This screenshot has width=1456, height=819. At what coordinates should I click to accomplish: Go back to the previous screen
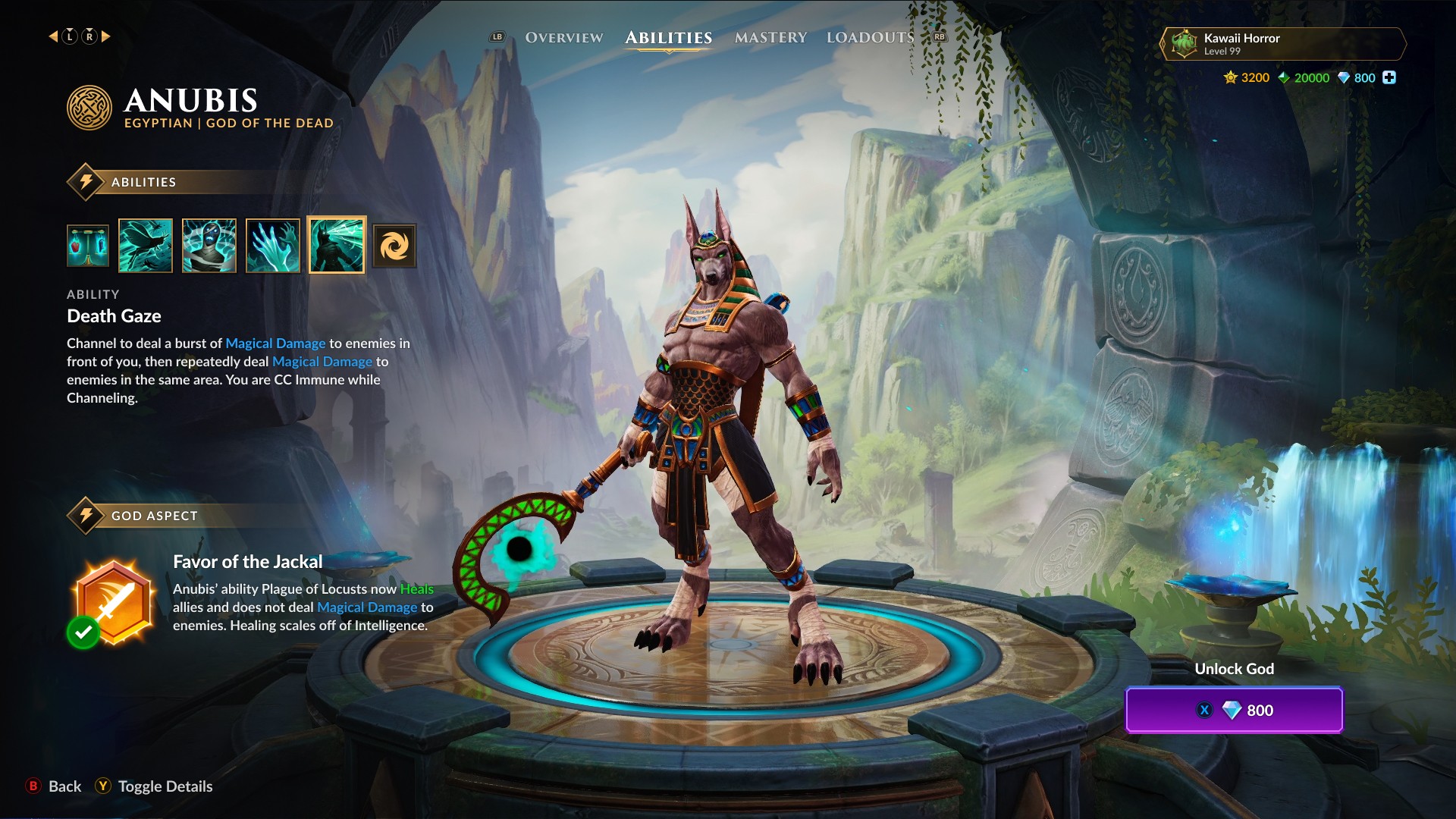coord(55,786)
